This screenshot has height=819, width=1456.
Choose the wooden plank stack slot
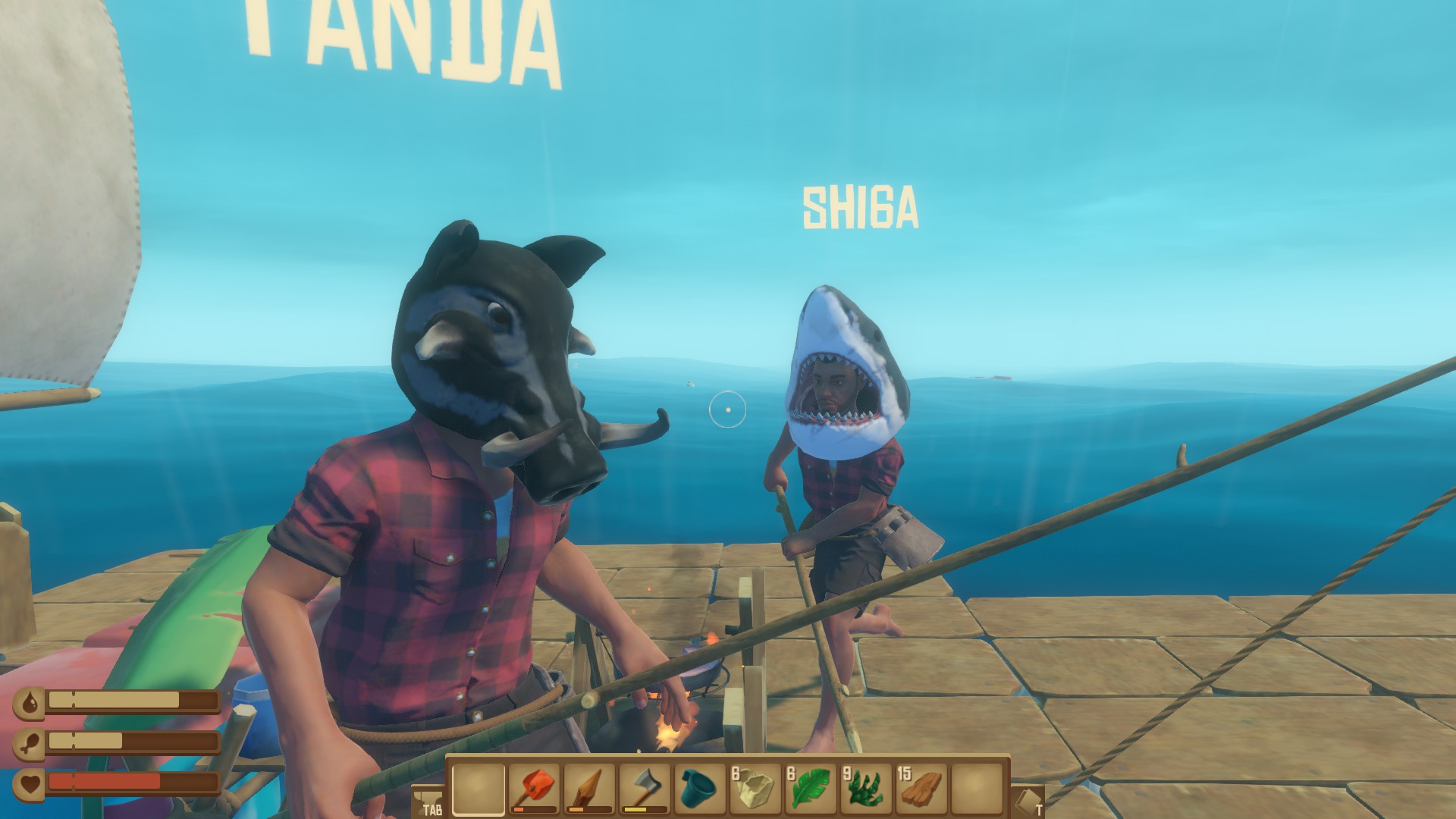921,789
